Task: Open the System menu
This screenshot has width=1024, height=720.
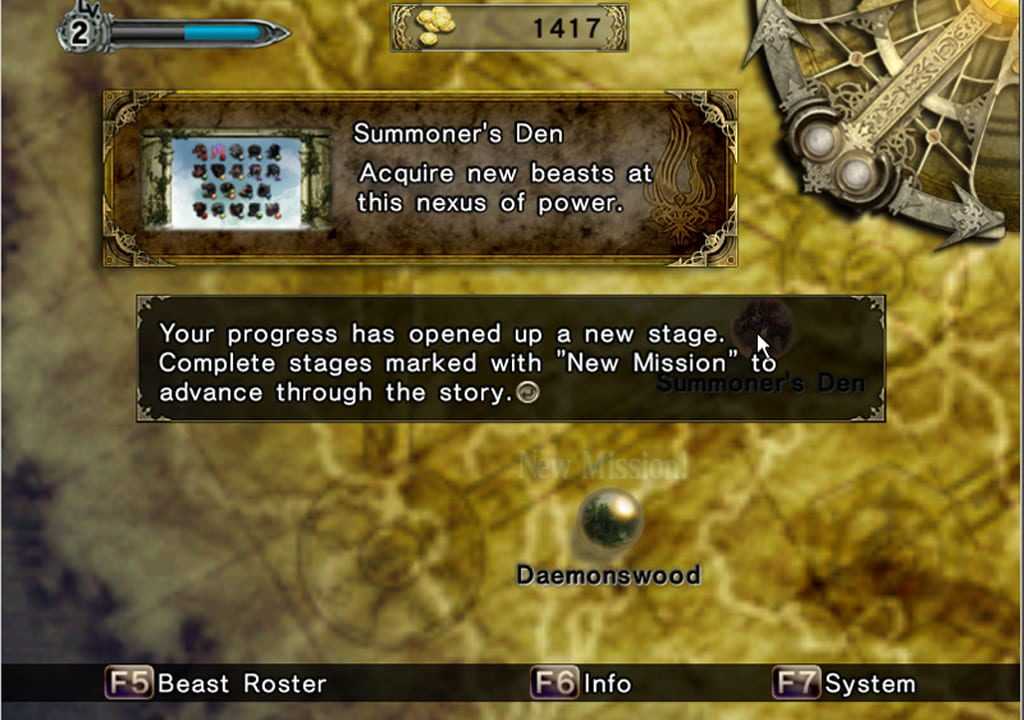Action: [845, 684]
